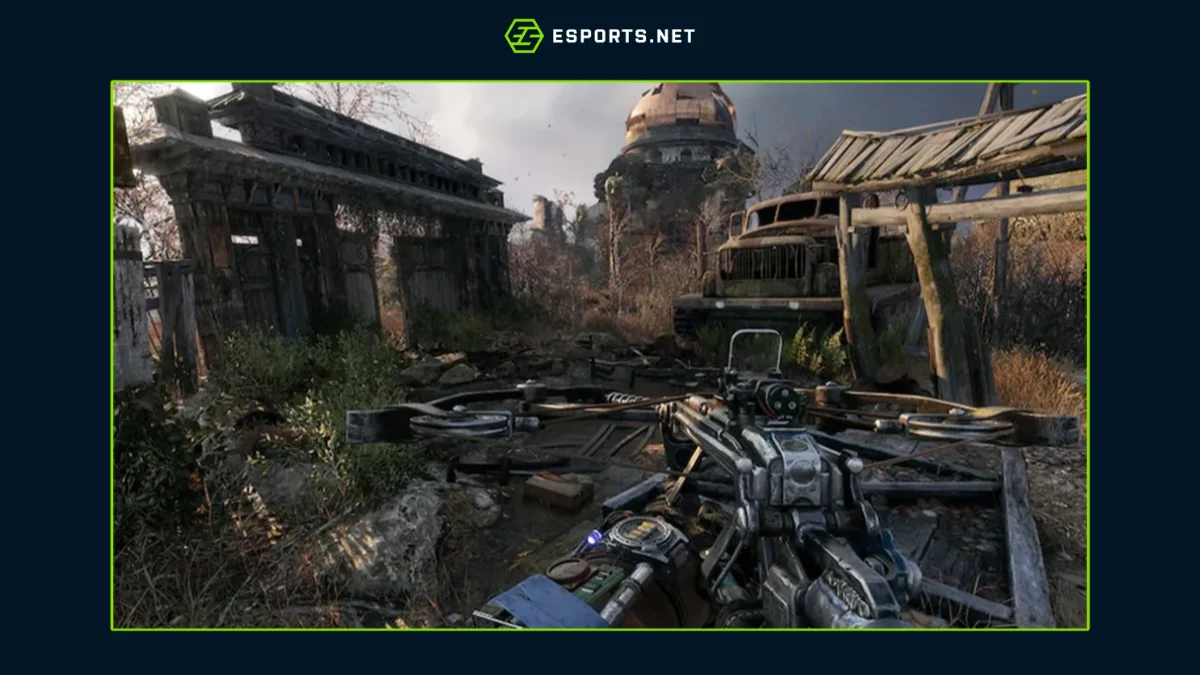Click the Esports.net logo
The height and width of the screenshot is (675, 1200).
[599, 36]
